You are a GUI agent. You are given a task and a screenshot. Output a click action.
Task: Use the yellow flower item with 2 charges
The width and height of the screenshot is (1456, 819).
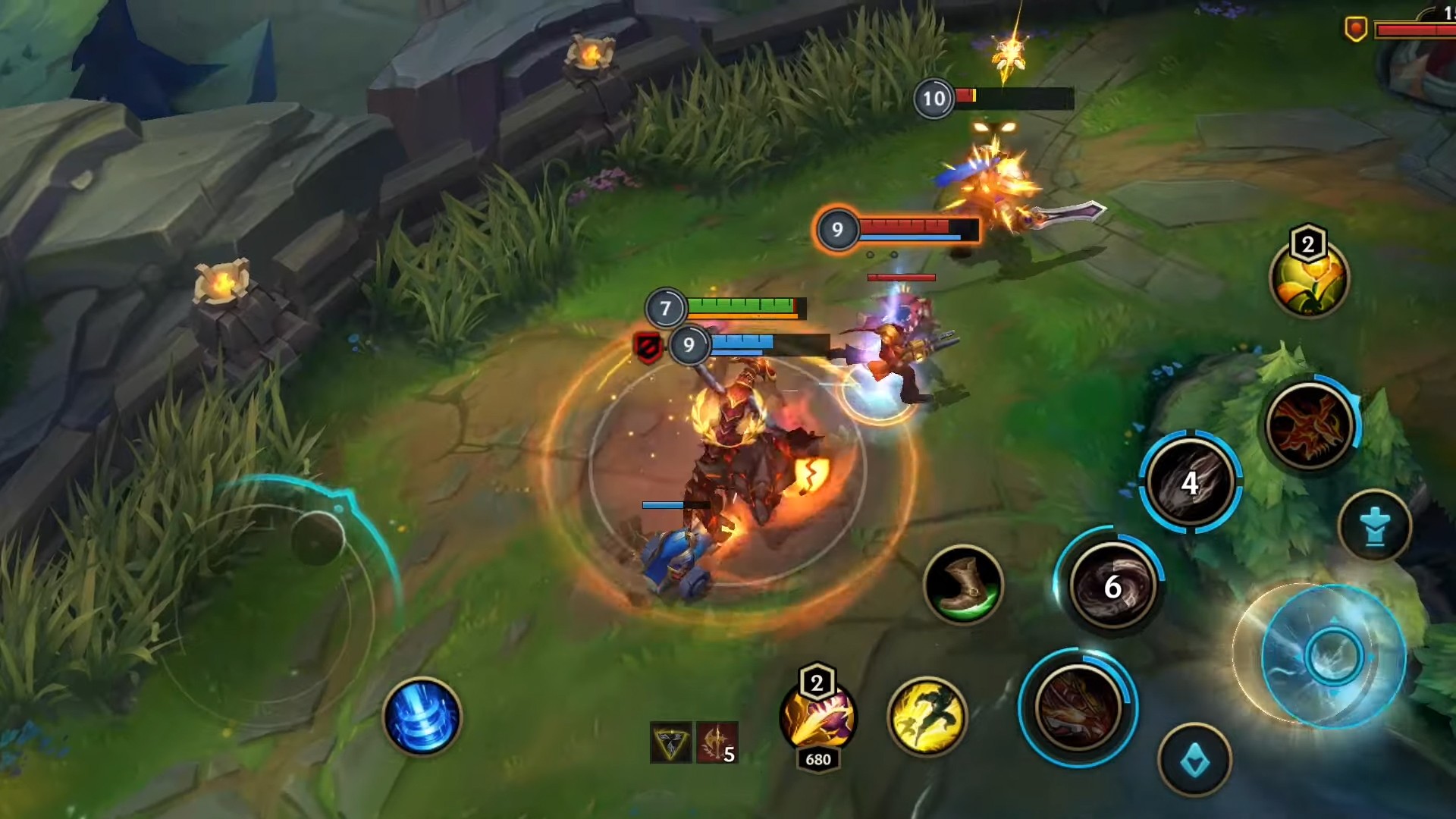[1309, 279]
